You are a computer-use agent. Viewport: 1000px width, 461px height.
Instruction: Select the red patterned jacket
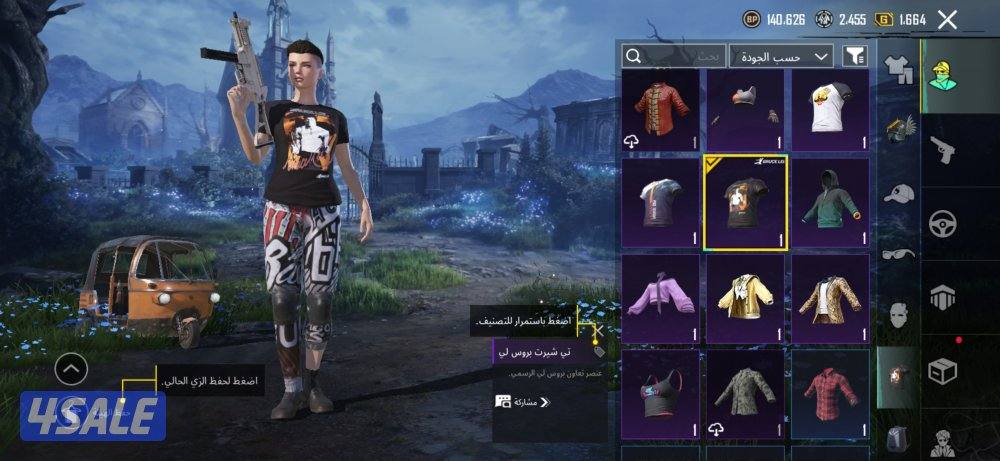pos(661,110)
